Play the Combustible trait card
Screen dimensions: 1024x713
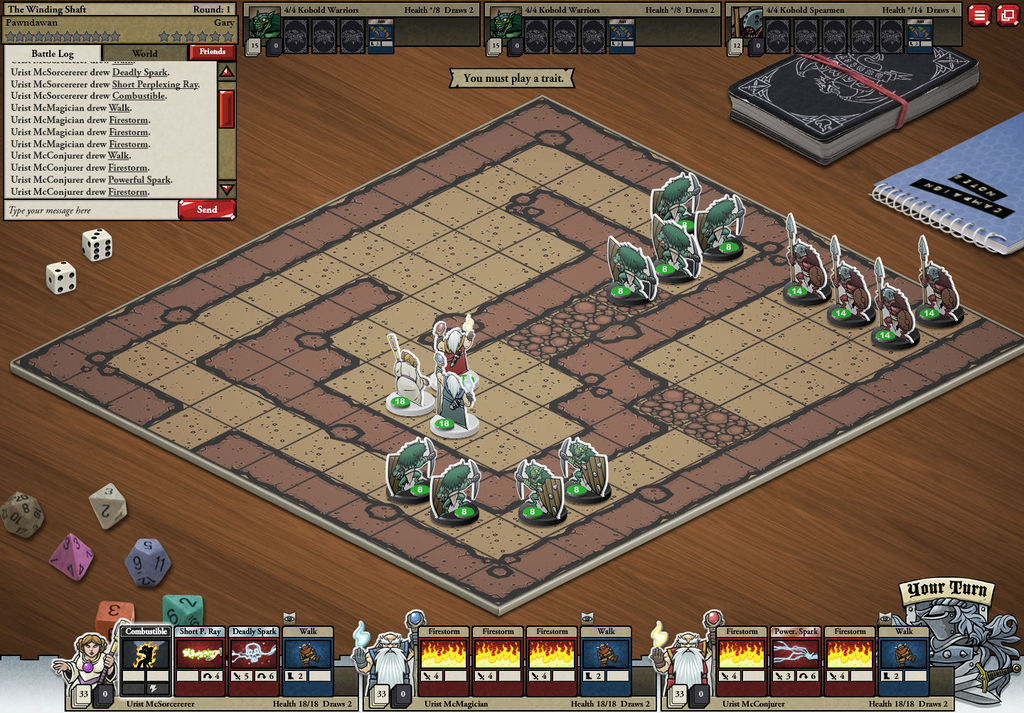click(146, 660)
